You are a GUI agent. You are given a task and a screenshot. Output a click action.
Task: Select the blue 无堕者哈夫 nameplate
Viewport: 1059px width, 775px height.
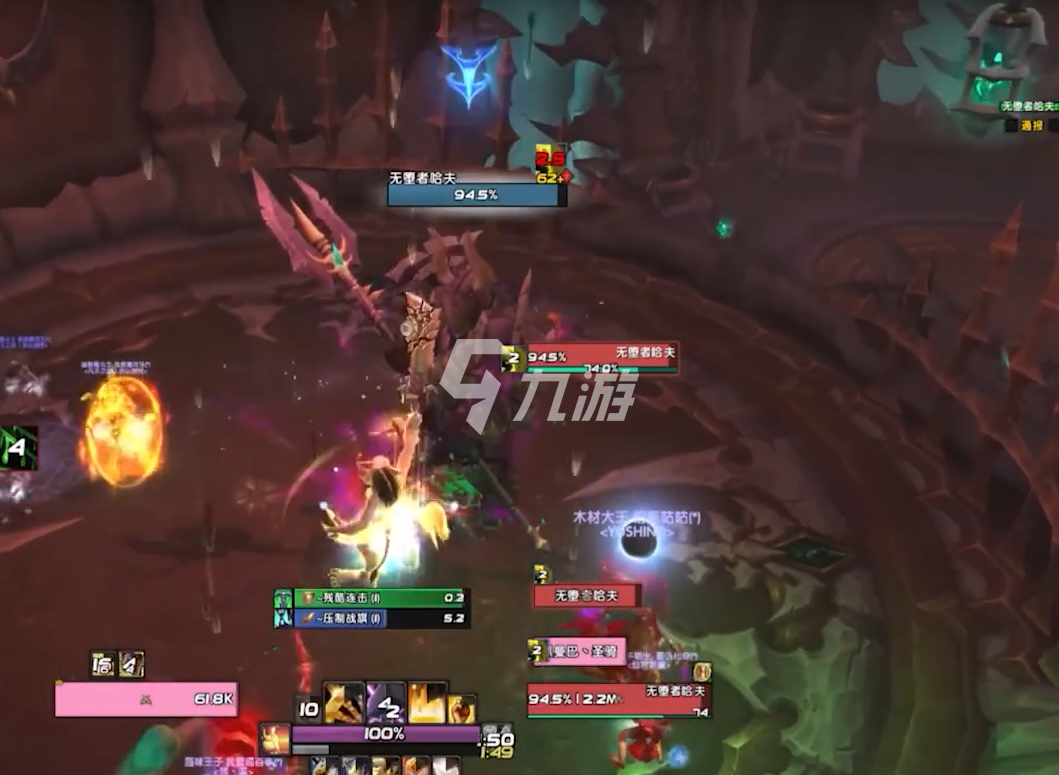pos(476,194)
